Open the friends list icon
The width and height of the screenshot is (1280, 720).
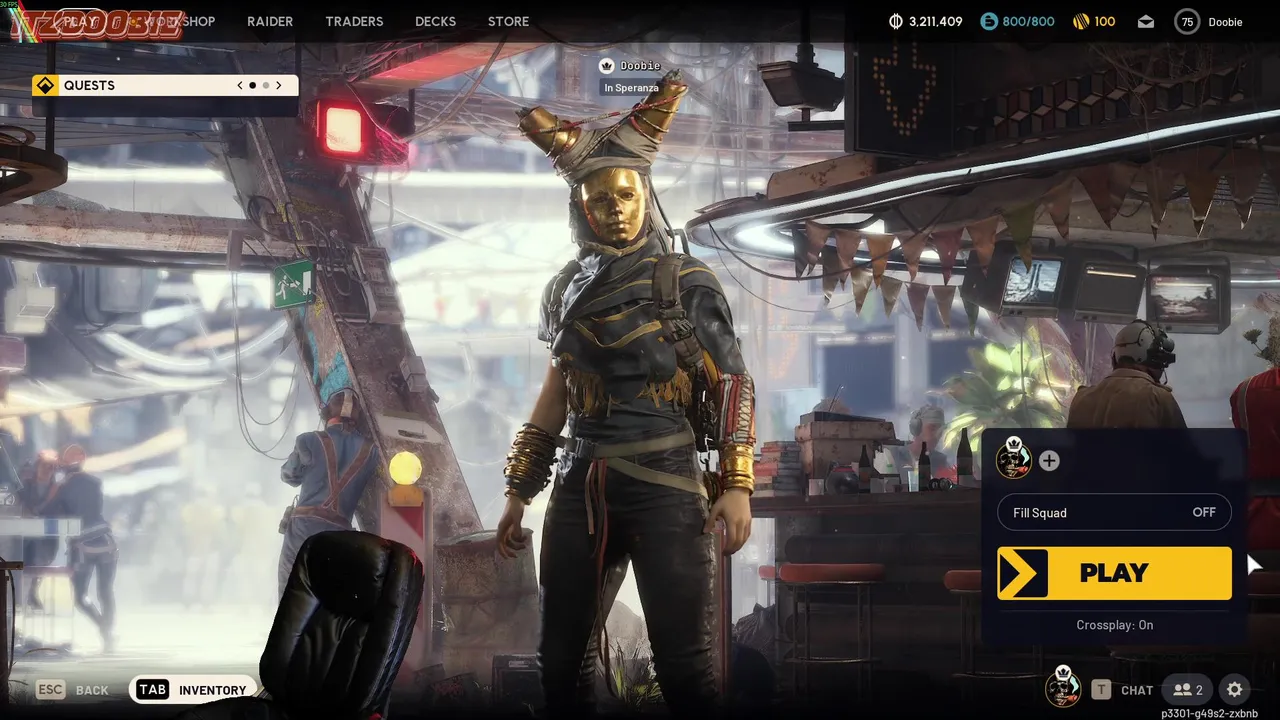click(1188, 690)
